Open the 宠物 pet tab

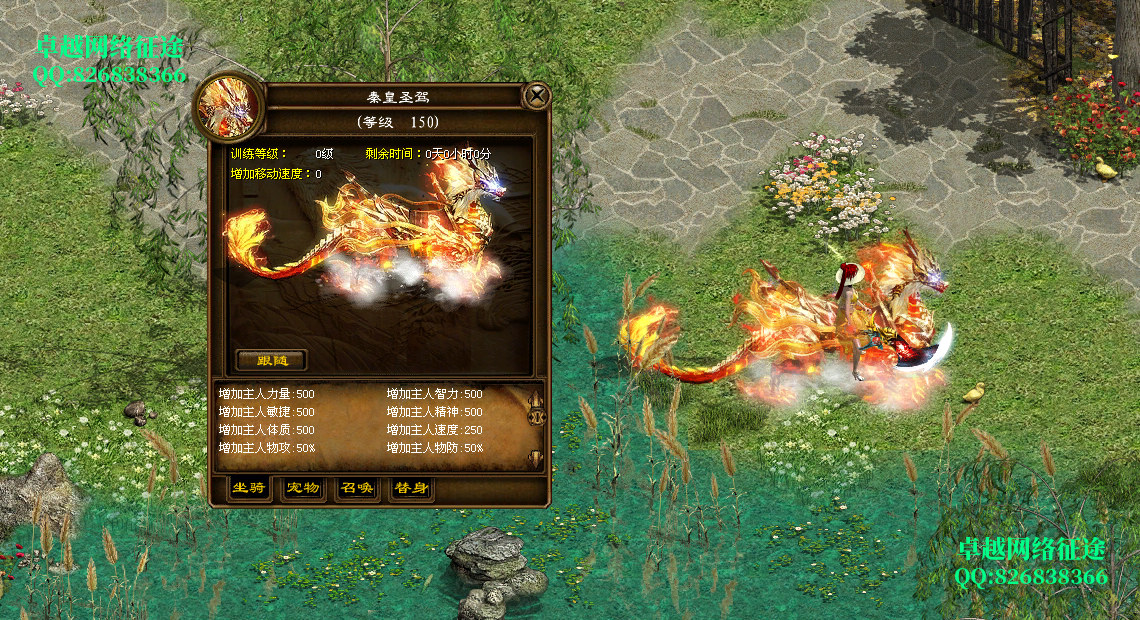[x=302, y=489]
